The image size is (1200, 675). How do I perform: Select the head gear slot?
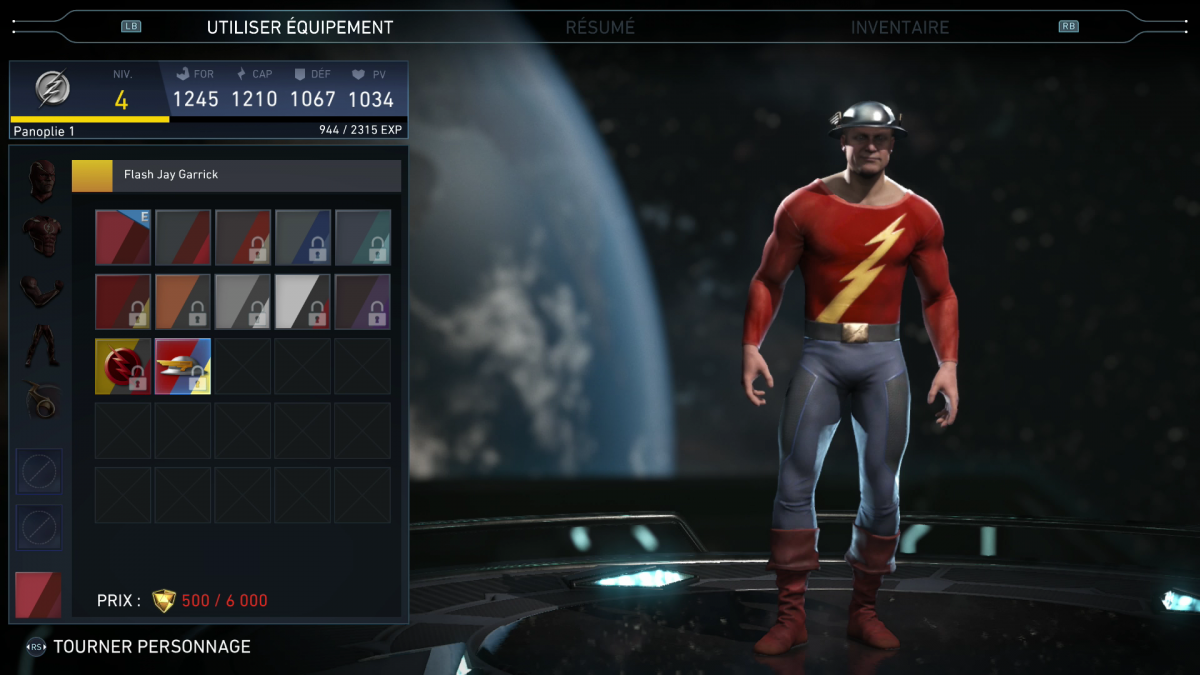[x=42, y=180]
